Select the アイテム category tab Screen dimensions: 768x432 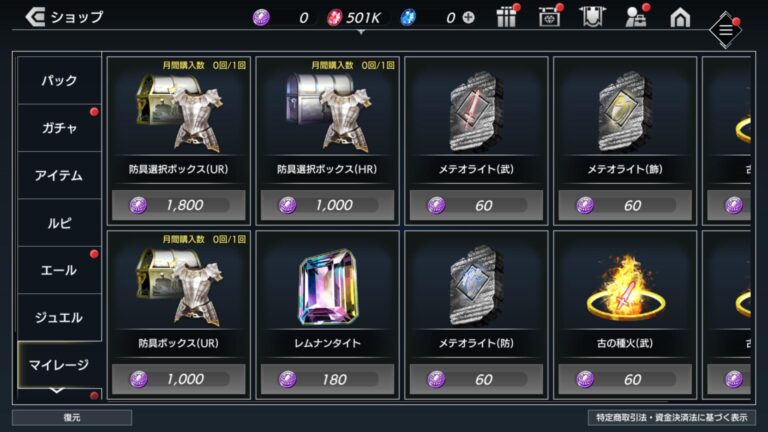coord(58,176)
